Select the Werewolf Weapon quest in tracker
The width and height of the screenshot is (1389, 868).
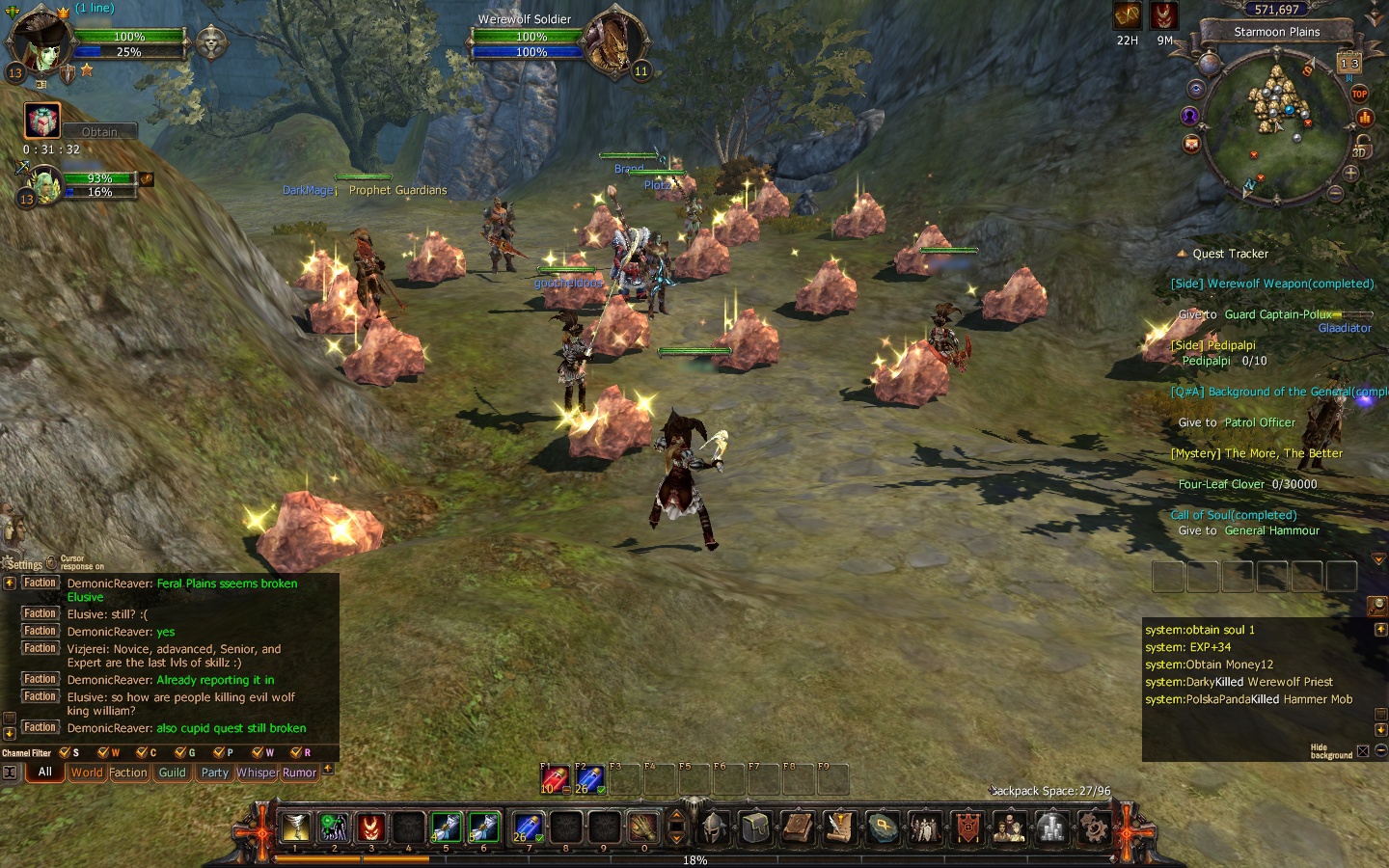click(1271, 284)
